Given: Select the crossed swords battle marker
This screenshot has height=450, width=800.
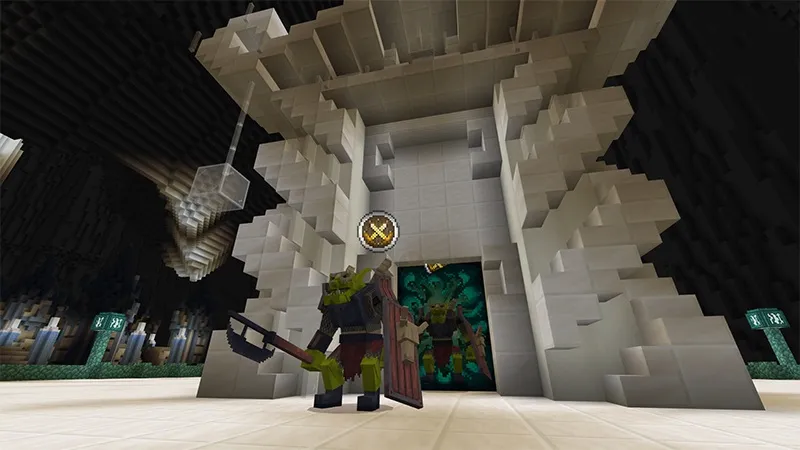Looking at the screenshot, I should (380, 233).
